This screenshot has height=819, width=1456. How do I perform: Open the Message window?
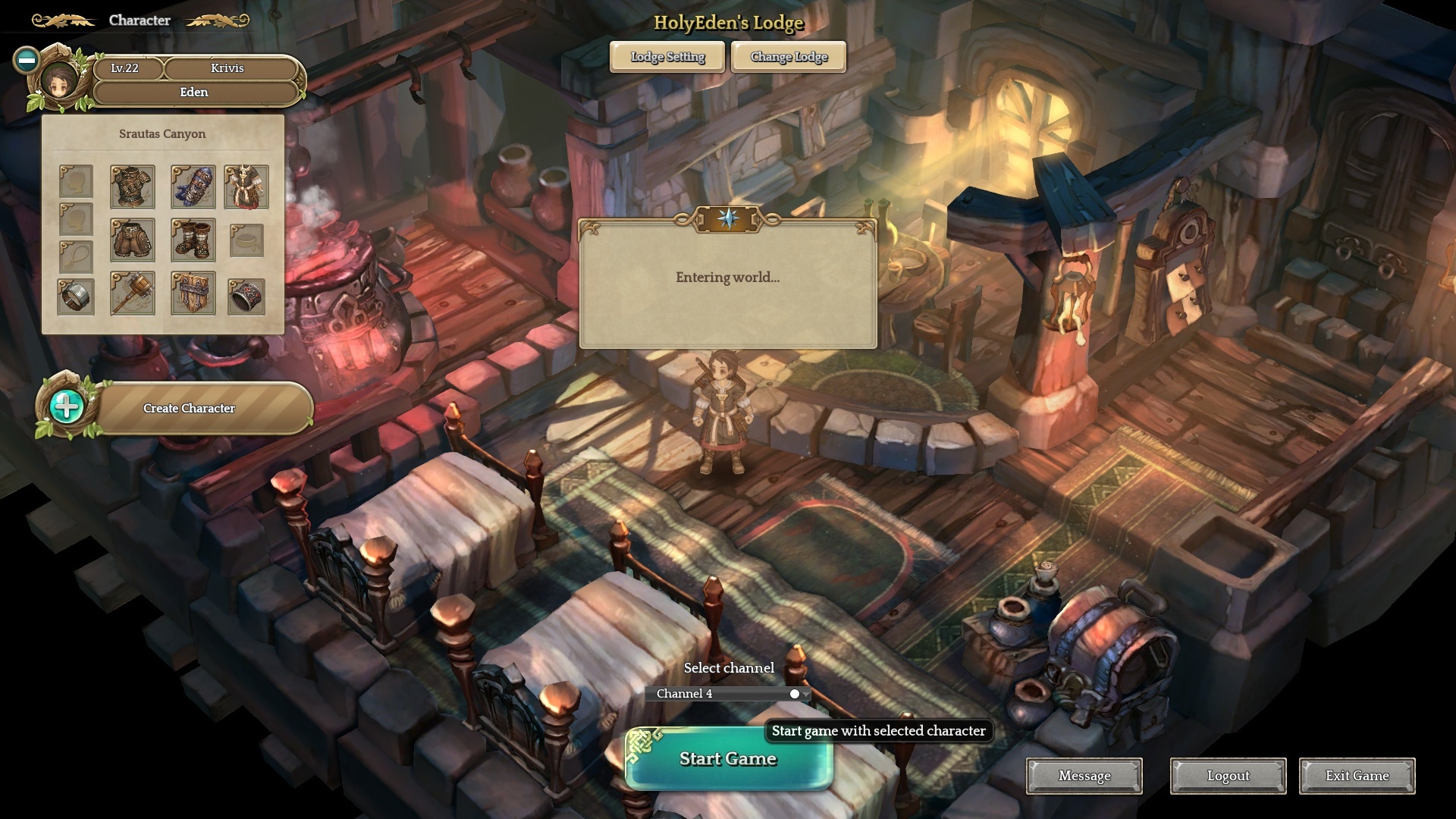1084,776
